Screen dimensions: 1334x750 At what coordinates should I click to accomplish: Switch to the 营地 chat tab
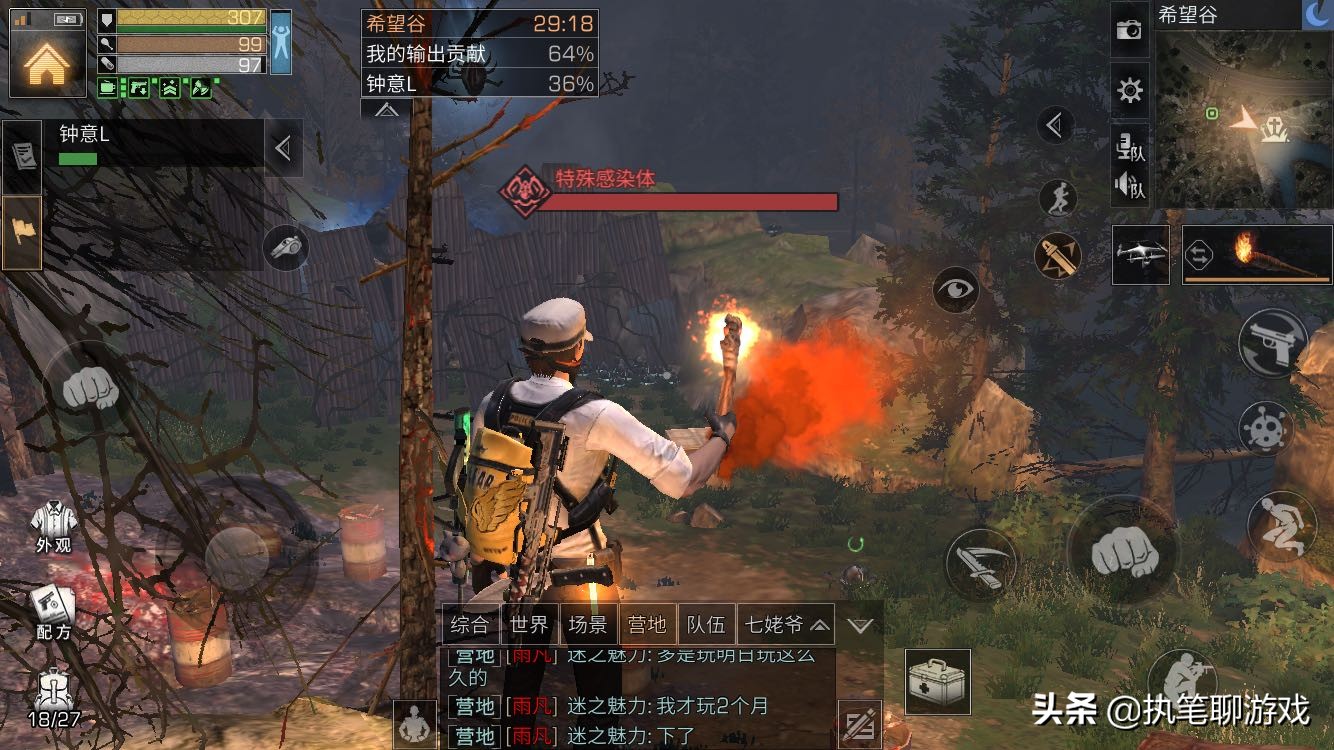click(x=649, y=624)
